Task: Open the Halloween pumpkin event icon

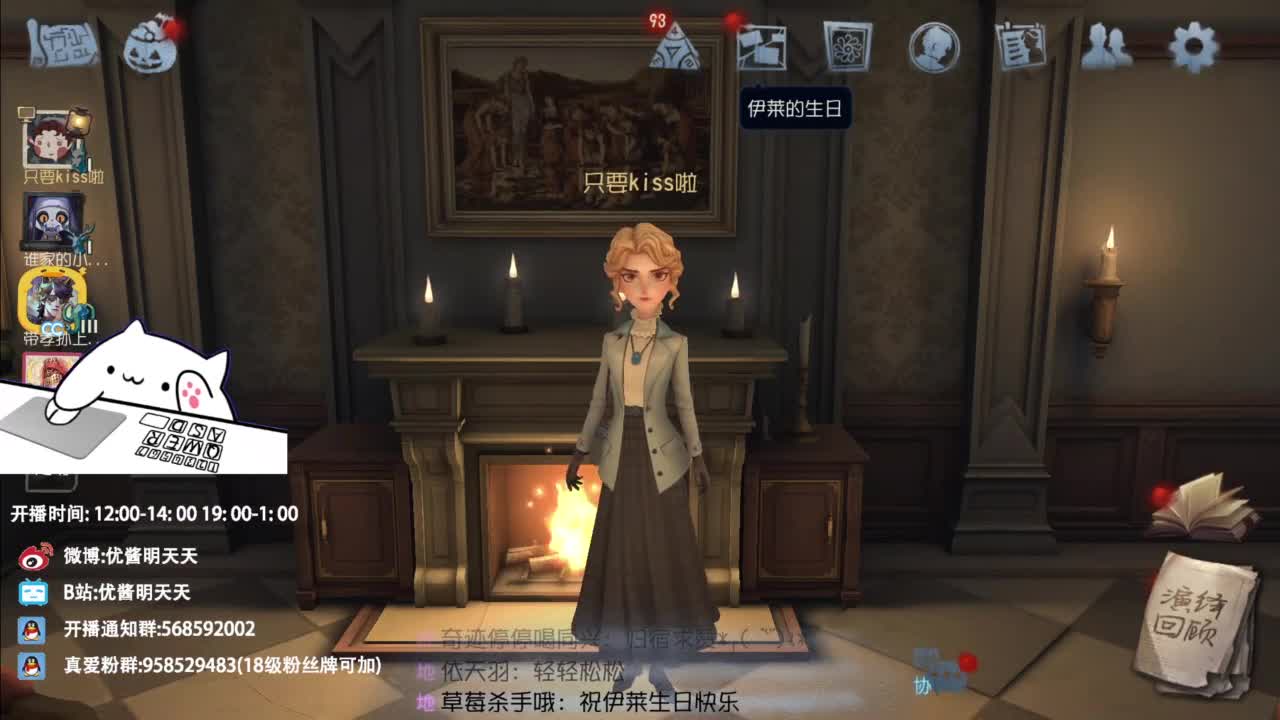Action: point(150,45)
